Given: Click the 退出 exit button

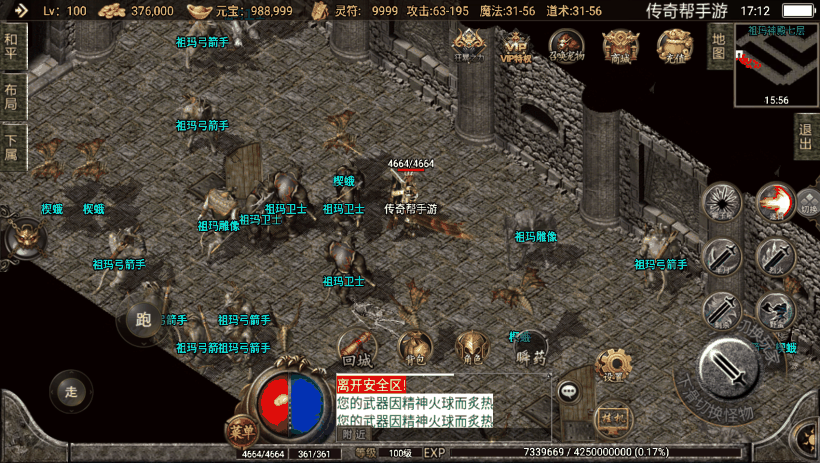Looking at the screenshot, I should click(806, 135).
